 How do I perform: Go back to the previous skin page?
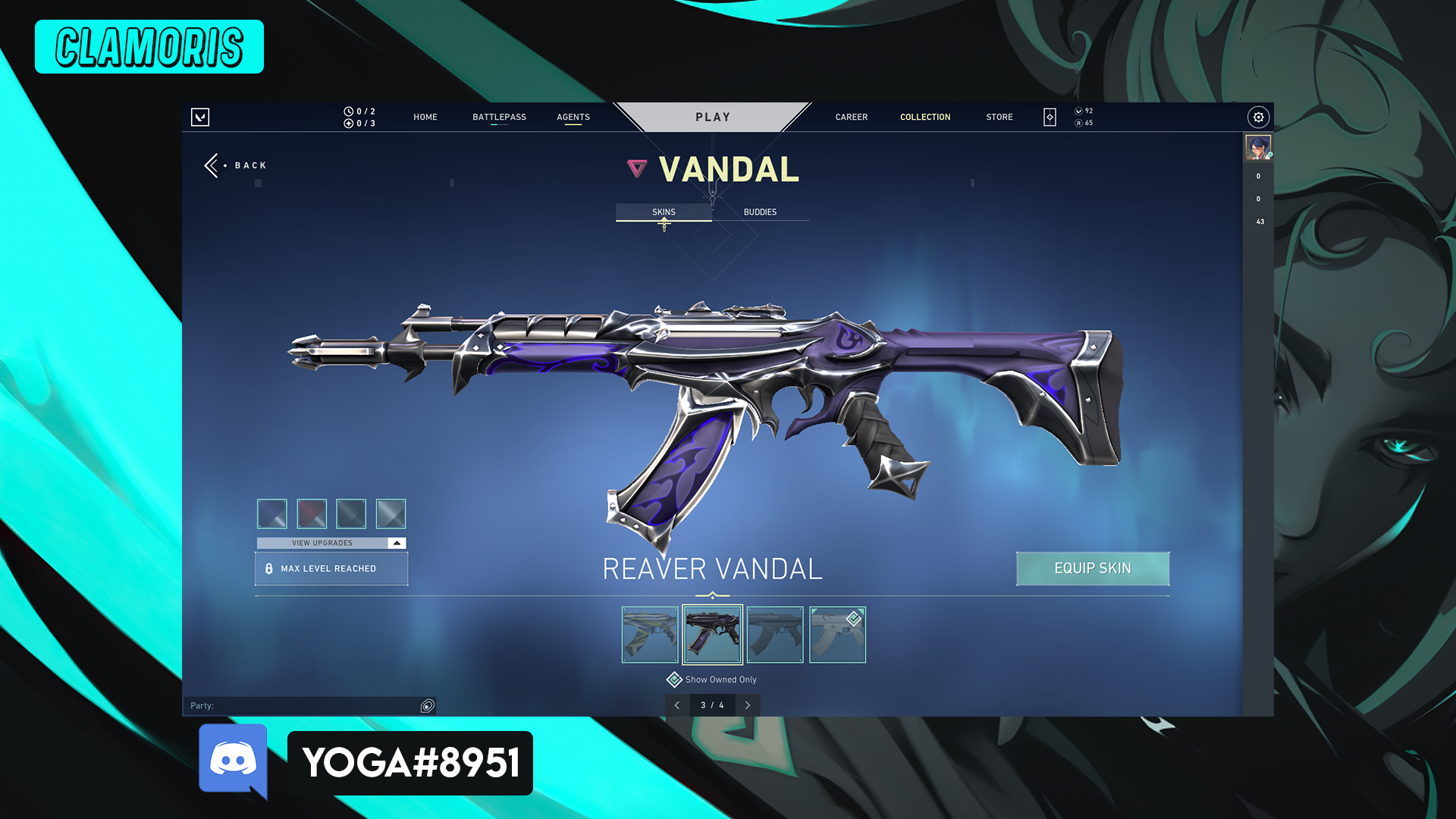tap(677, 705)
